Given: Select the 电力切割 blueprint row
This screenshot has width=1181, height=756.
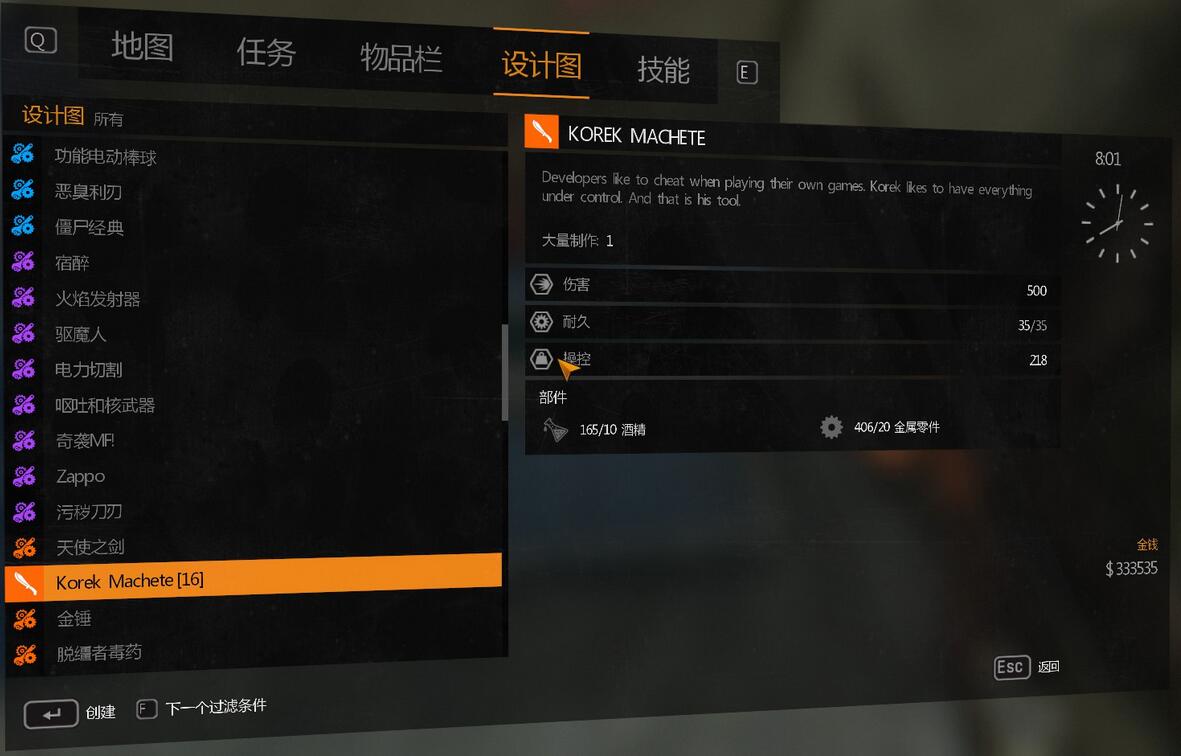Looking at the screenshot, I should (x=88, y=370).
